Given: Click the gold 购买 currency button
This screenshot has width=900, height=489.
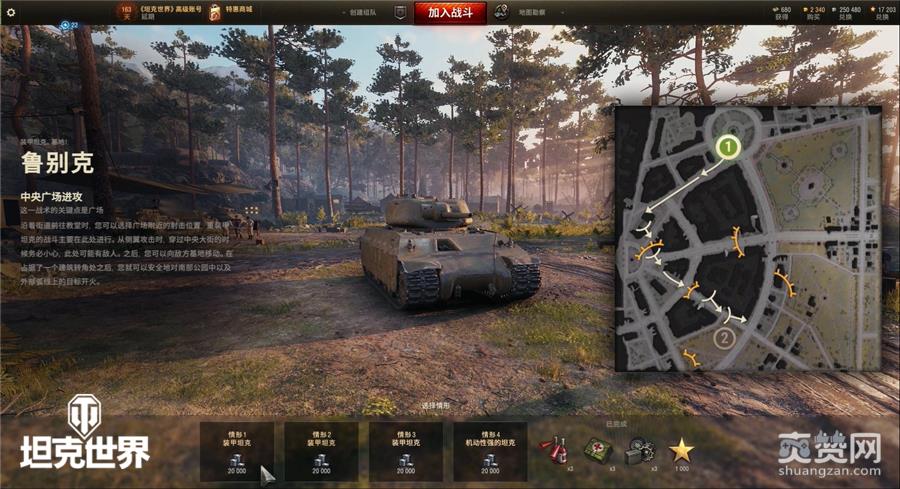Looking at the screenshot, I should pyautogui.click(x=816, y=12).
